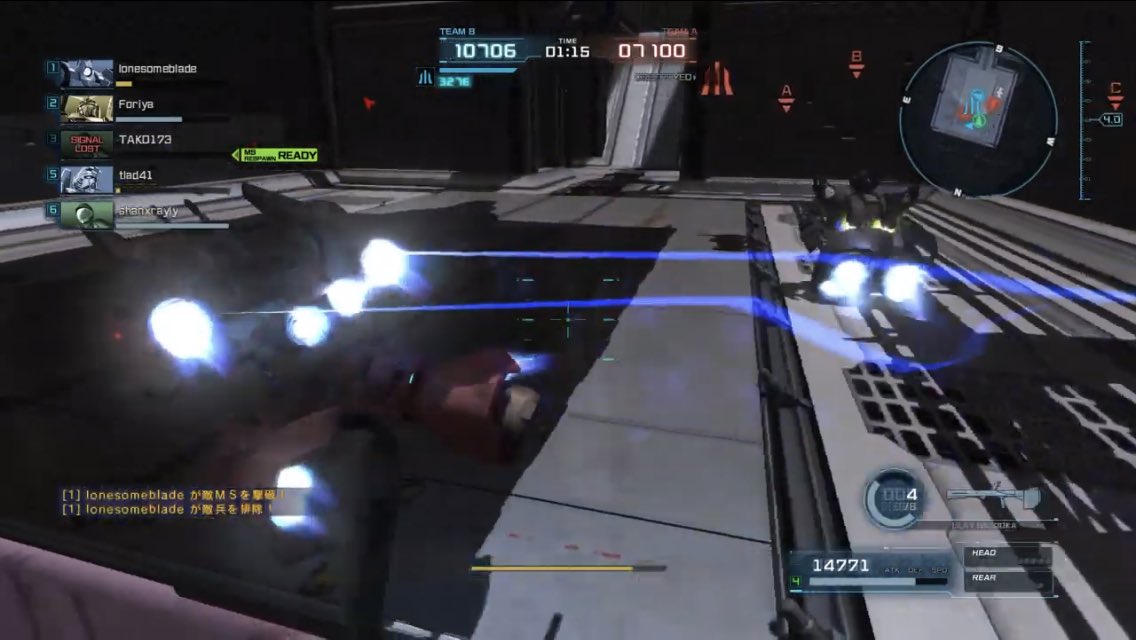The height and width of the screenshot is (640, 1136).
Task: Click the MS Respawn READY indicator
Action: tap(276, 155)
